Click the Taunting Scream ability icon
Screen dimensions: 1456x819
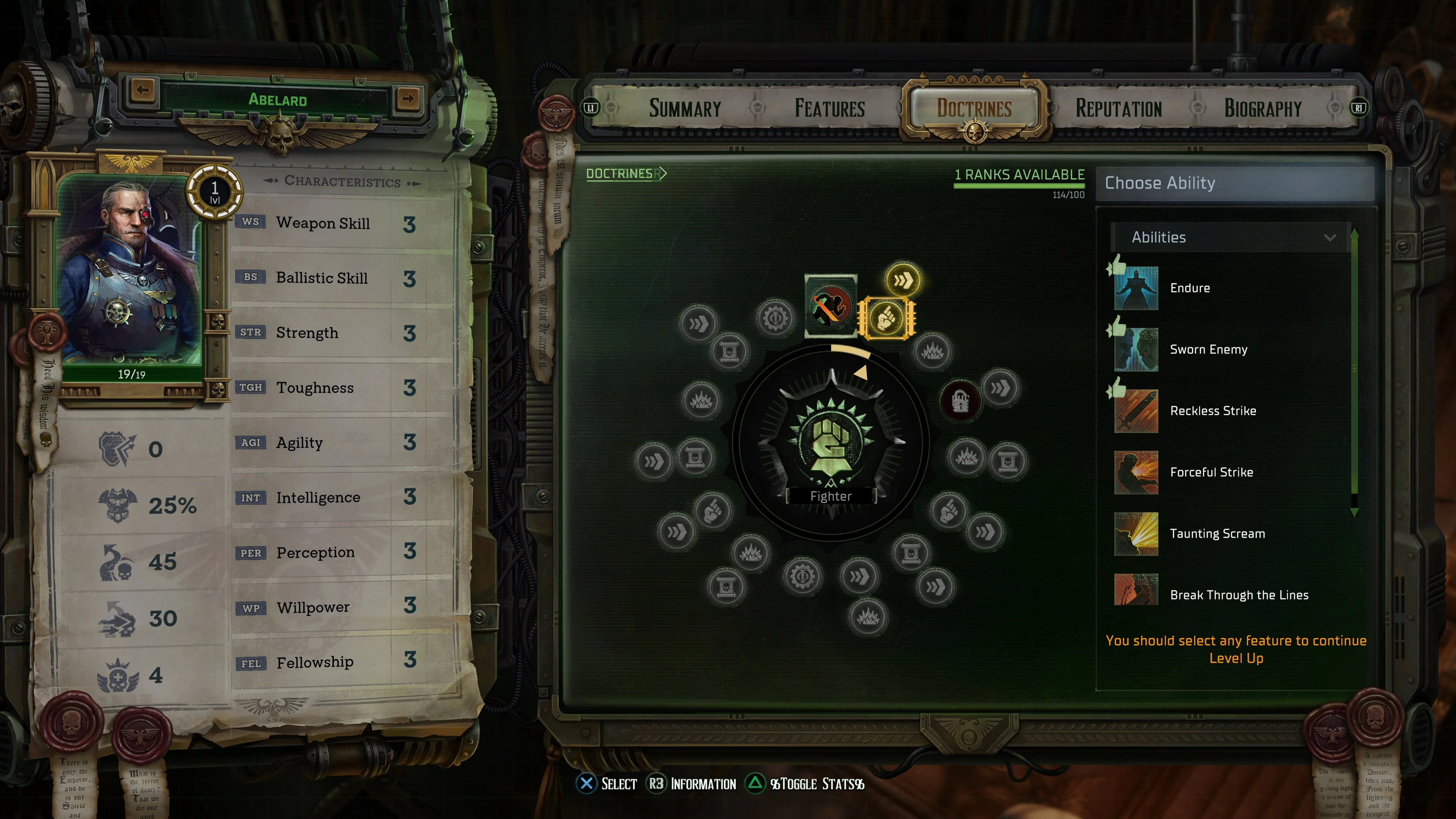1136,533
